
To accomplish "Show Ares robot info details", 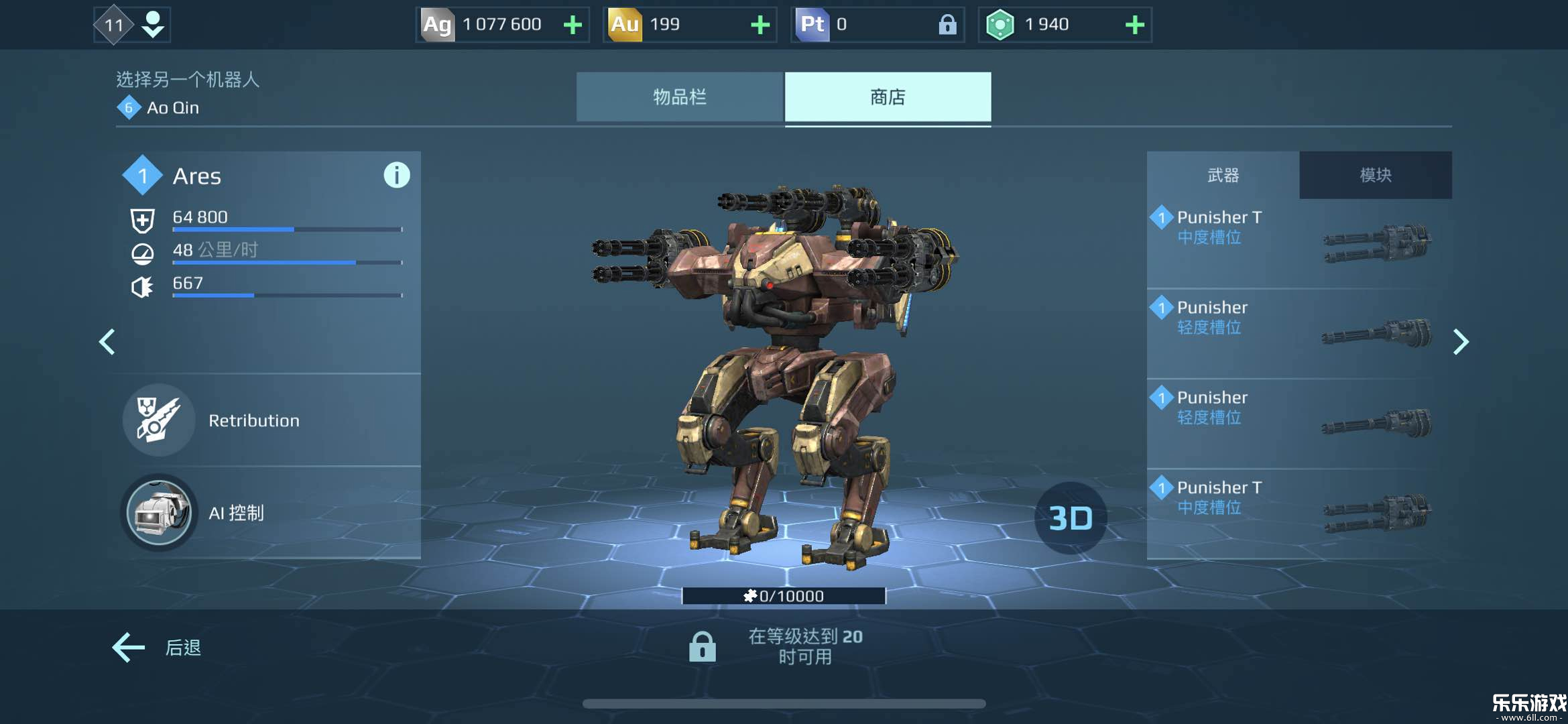I will [396, 176].
